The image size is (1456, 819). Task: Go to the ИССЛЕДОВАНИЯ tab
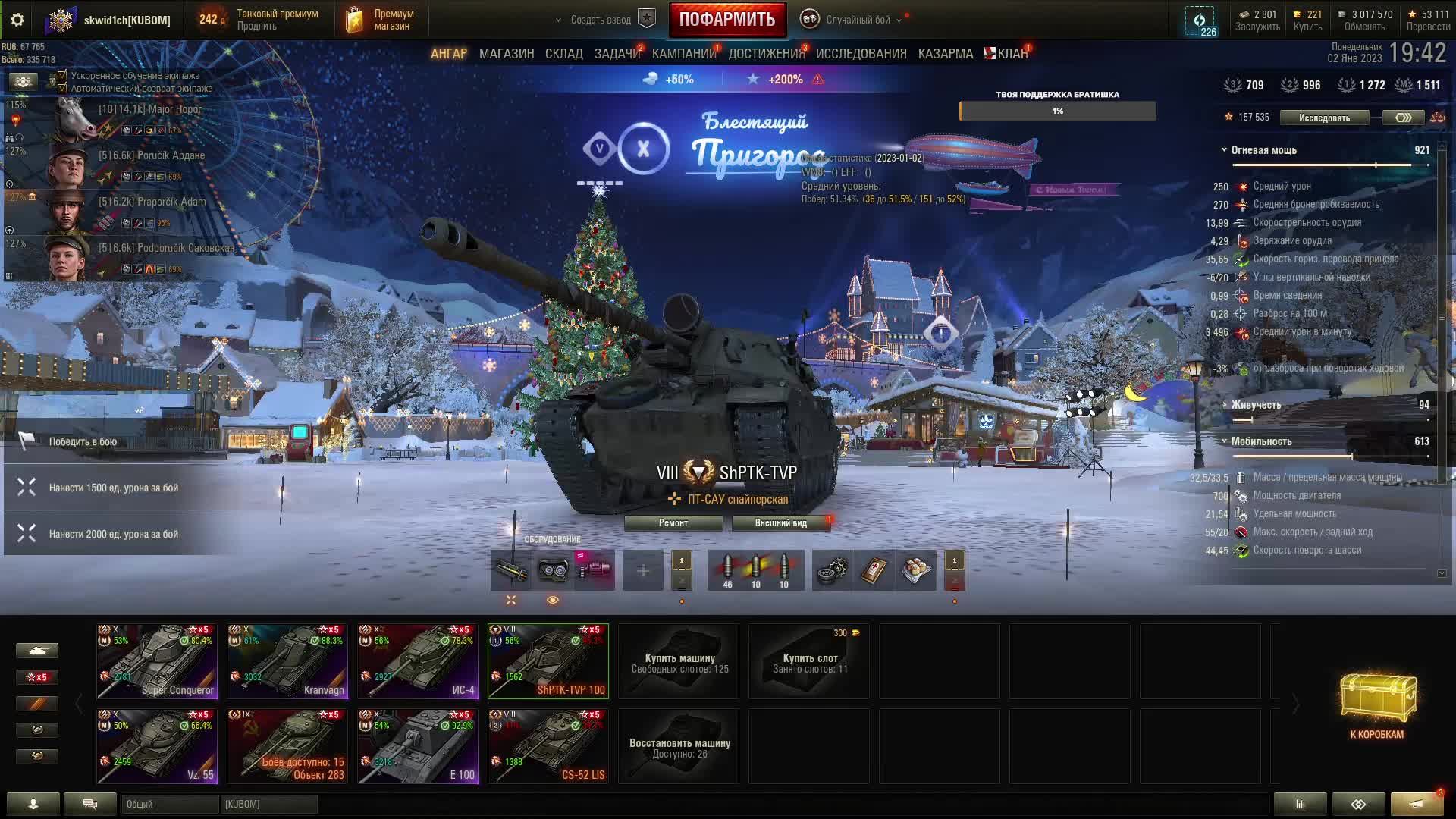(x=861, y=54)
